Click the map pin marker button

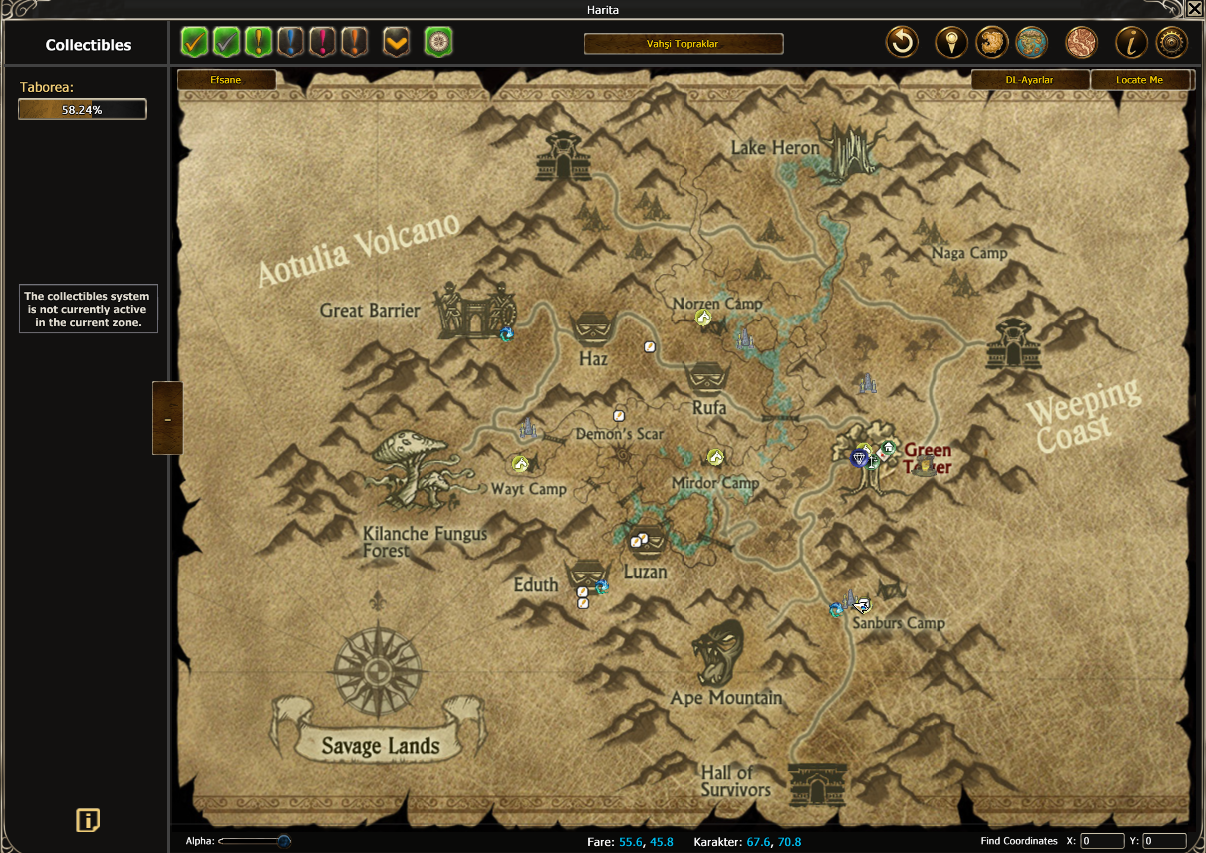coord(951,43)
